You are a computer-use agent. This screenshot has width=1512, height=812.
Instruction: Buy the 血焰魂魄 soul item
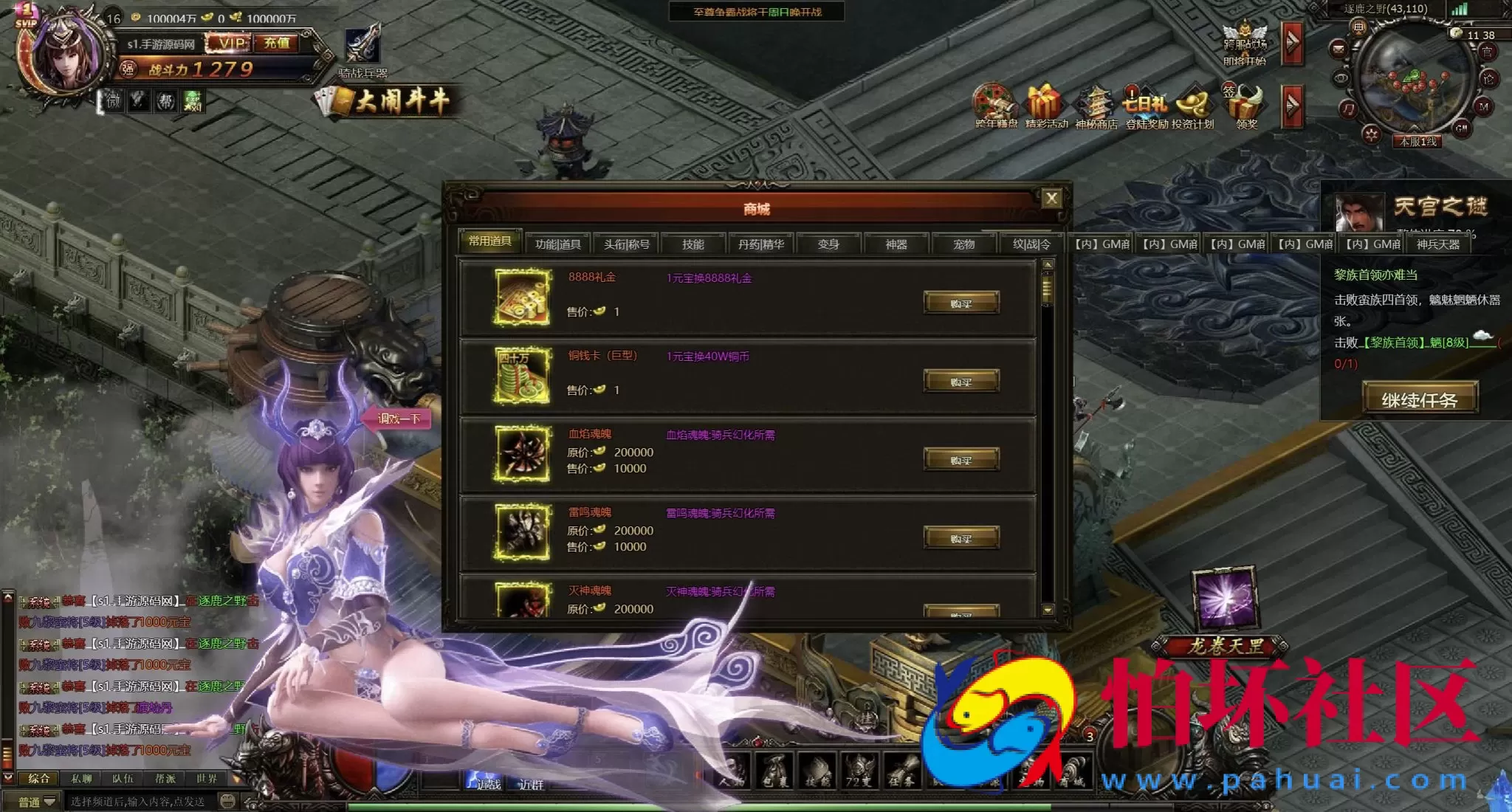tap(961, 460)
